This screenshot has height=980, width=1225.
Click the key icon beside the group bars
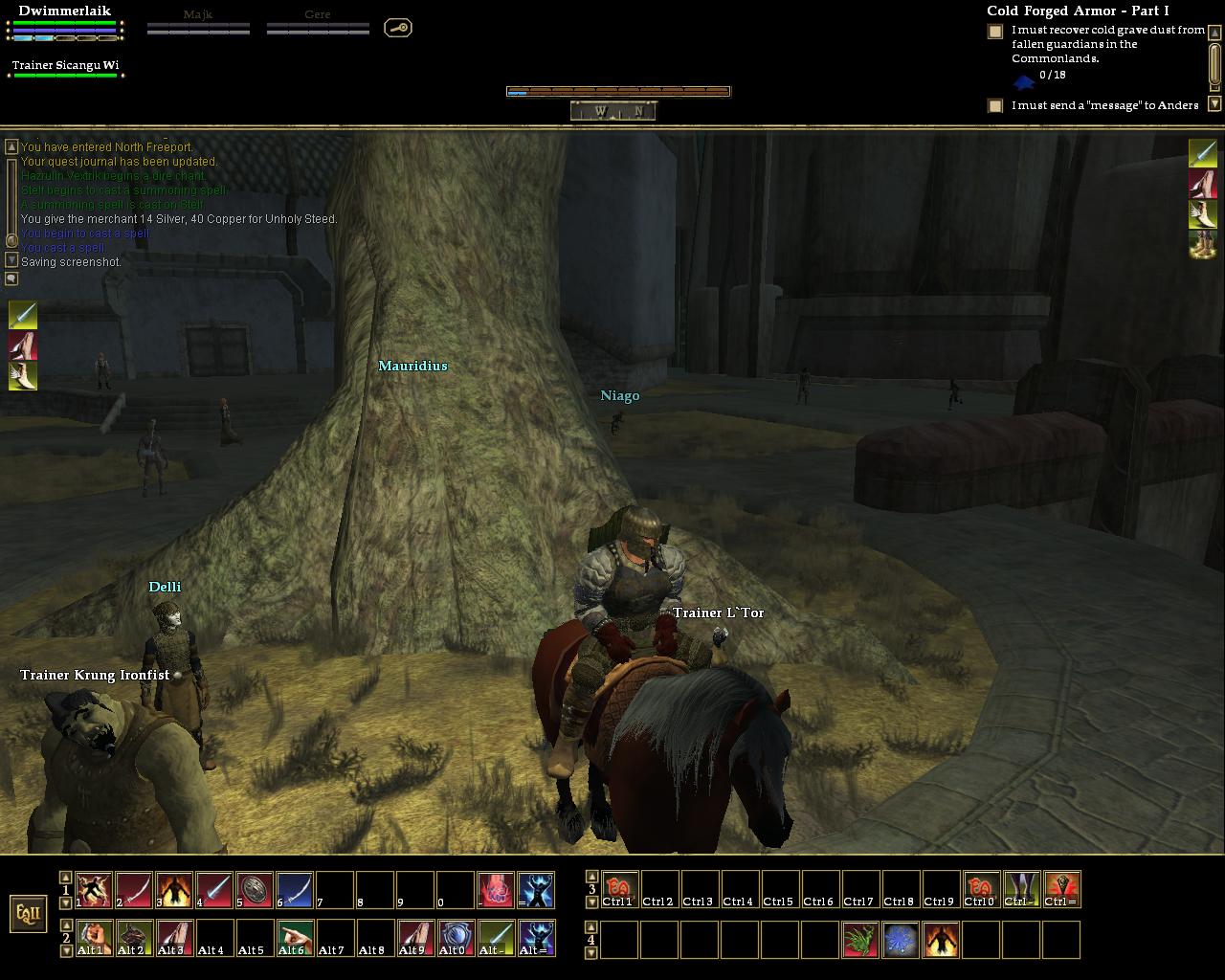point(398,28)
